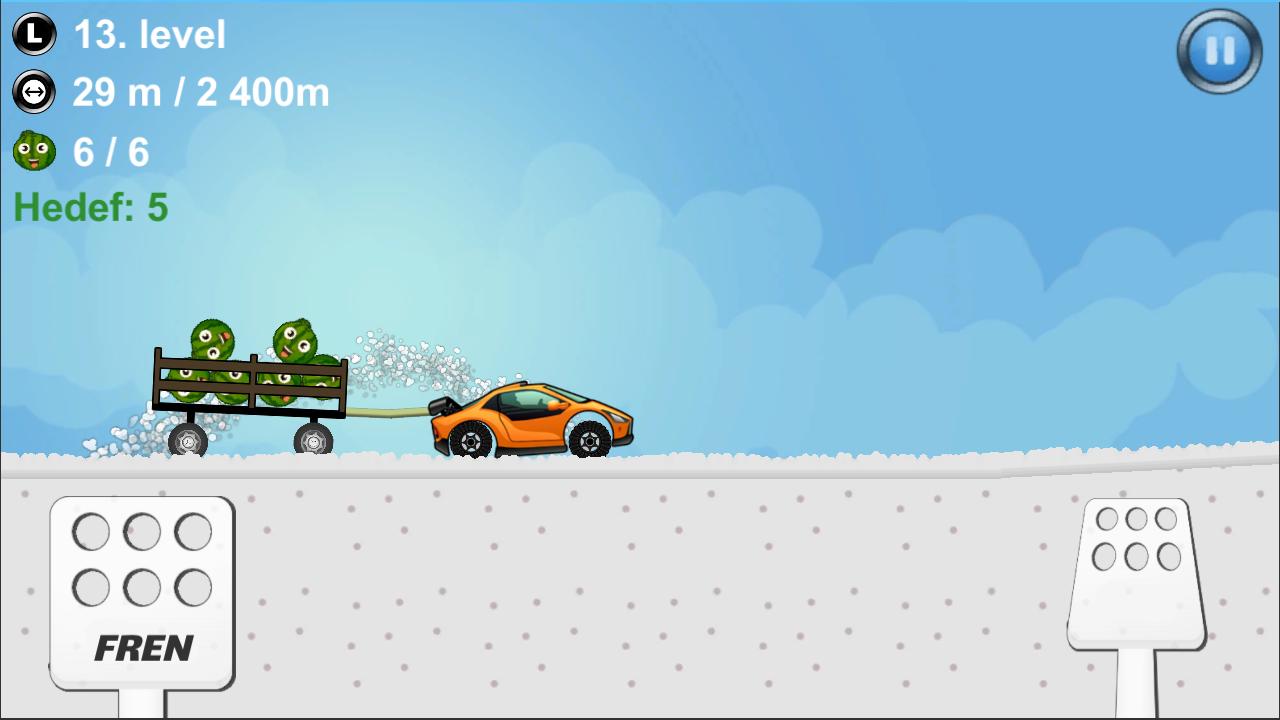Select the Hedef: 5 goal text

click(x=90, y=208)
